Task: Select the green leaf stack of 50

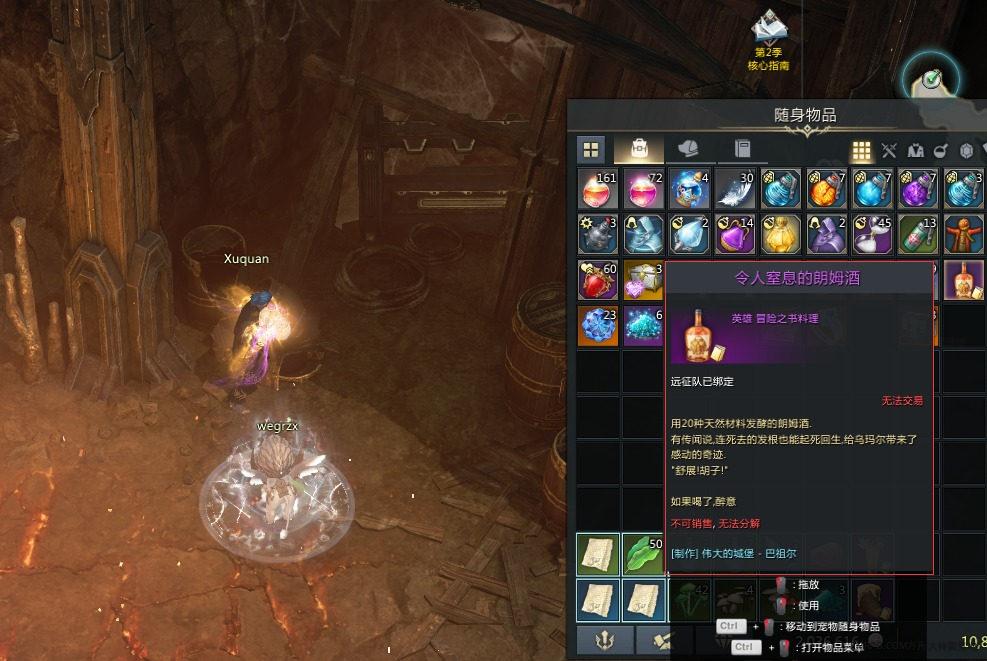Action: point(643,554)
